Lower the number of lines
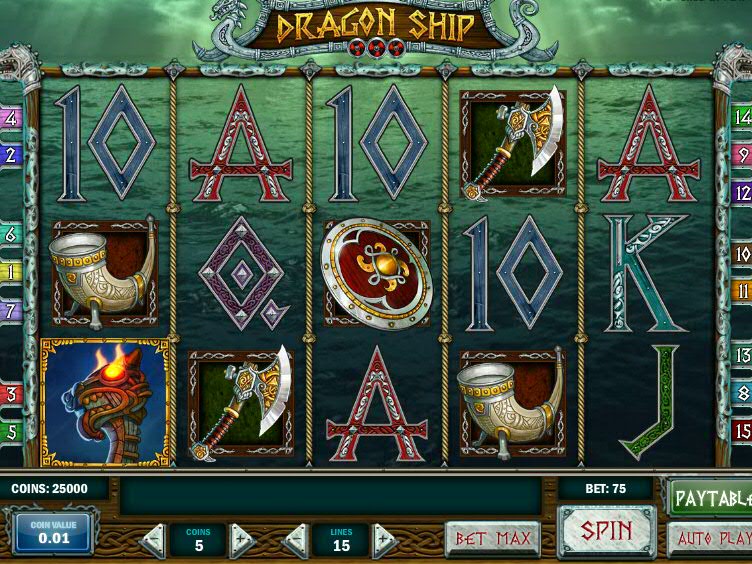Image resolution: width=752 pixels, height=564 pixels. 295,541
